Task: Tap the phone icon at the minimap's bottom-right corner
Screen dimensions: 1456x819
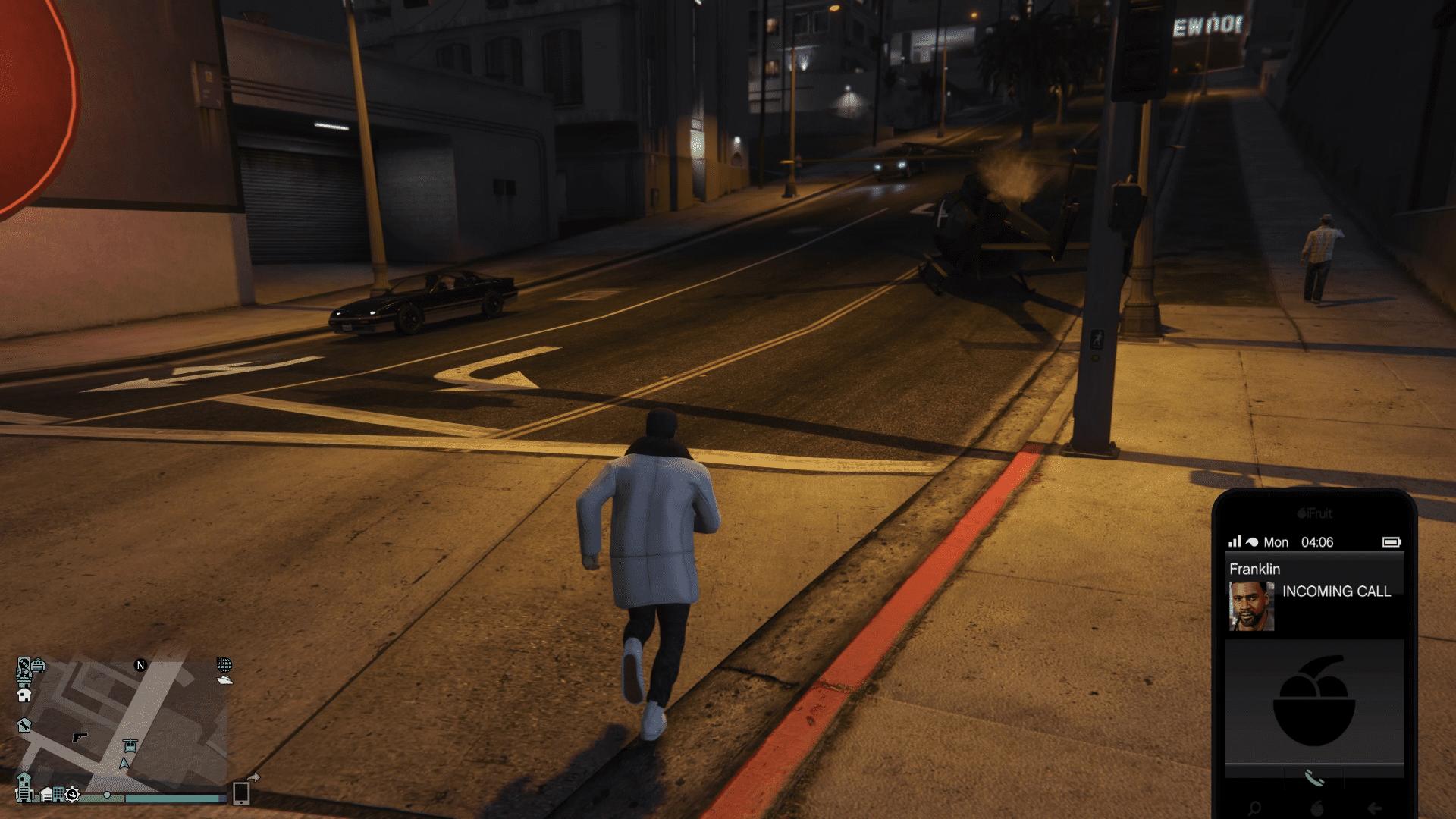Action: pyautogui.click(x=241, y=793)
